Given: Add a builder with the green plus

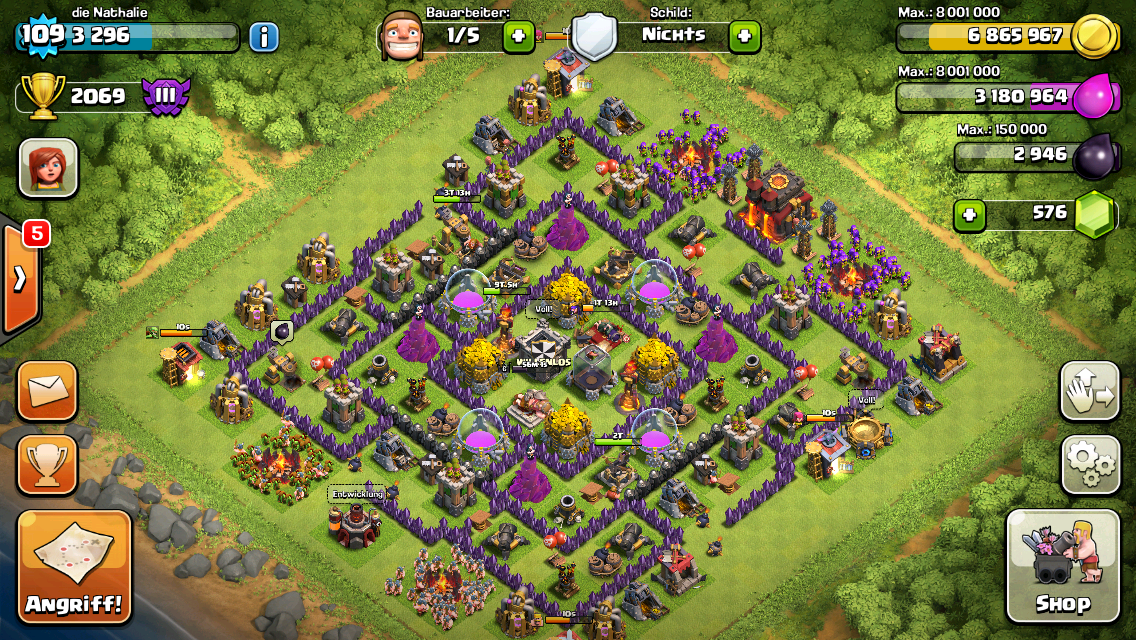Looking at the screenshot, I should click(518, 37).
